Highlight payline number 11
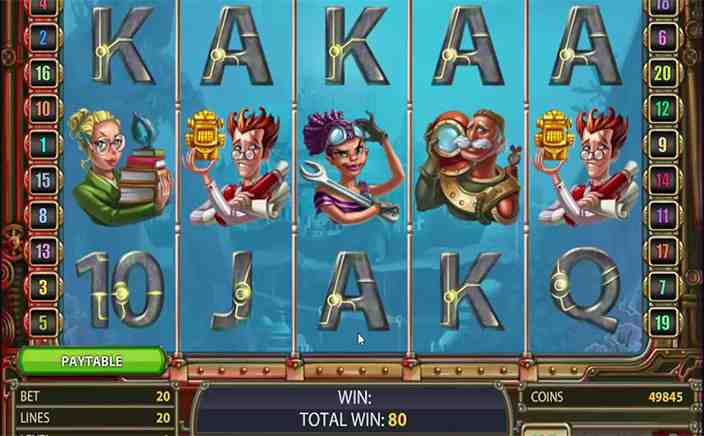Screen dimensions: 704x436 pos(662,215)
